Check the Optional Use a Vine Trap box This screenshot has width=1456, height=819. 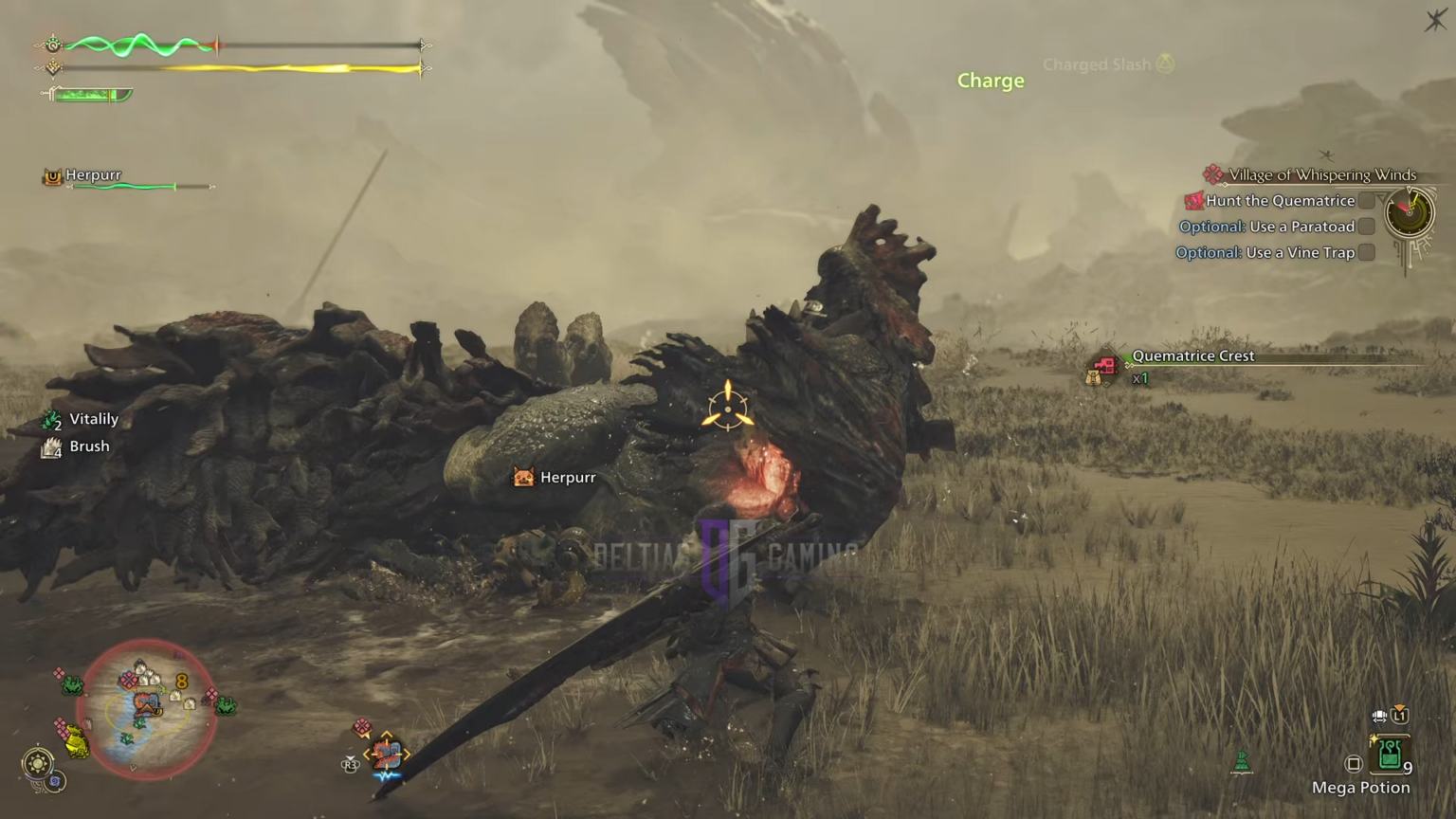(x=1366, y=252)
